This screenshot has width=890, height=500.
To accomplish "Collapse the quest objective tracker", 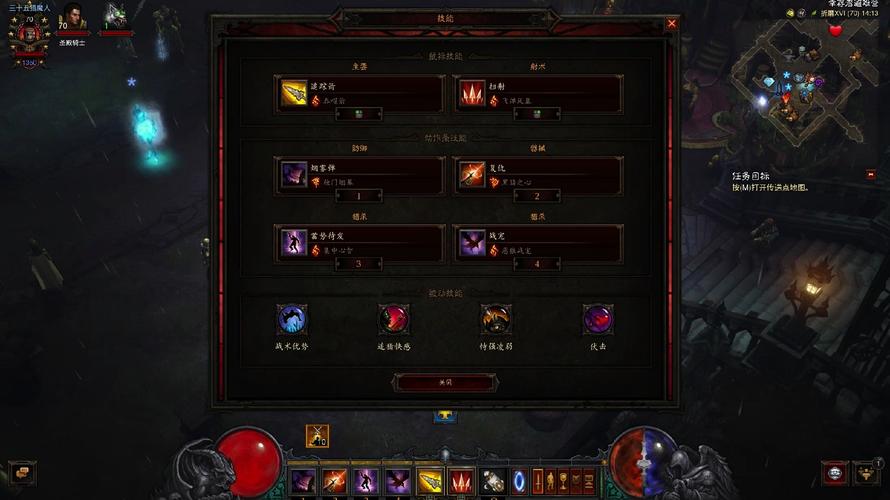I will point(871,174).
